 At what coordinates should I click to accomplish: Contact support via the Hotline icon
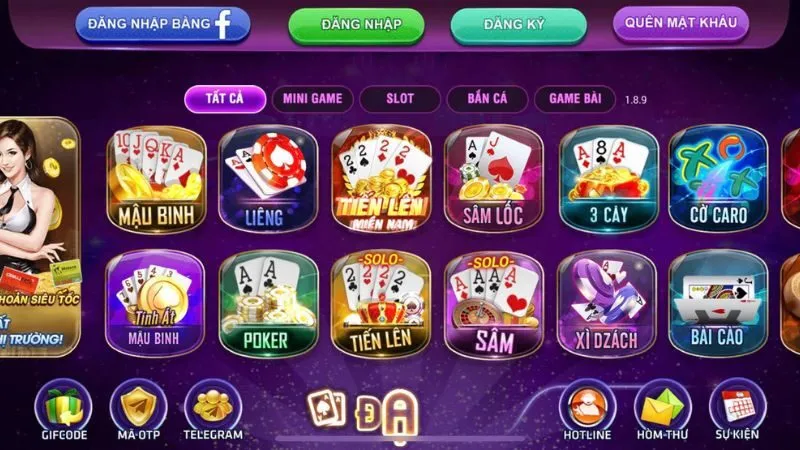click(587, 410)
